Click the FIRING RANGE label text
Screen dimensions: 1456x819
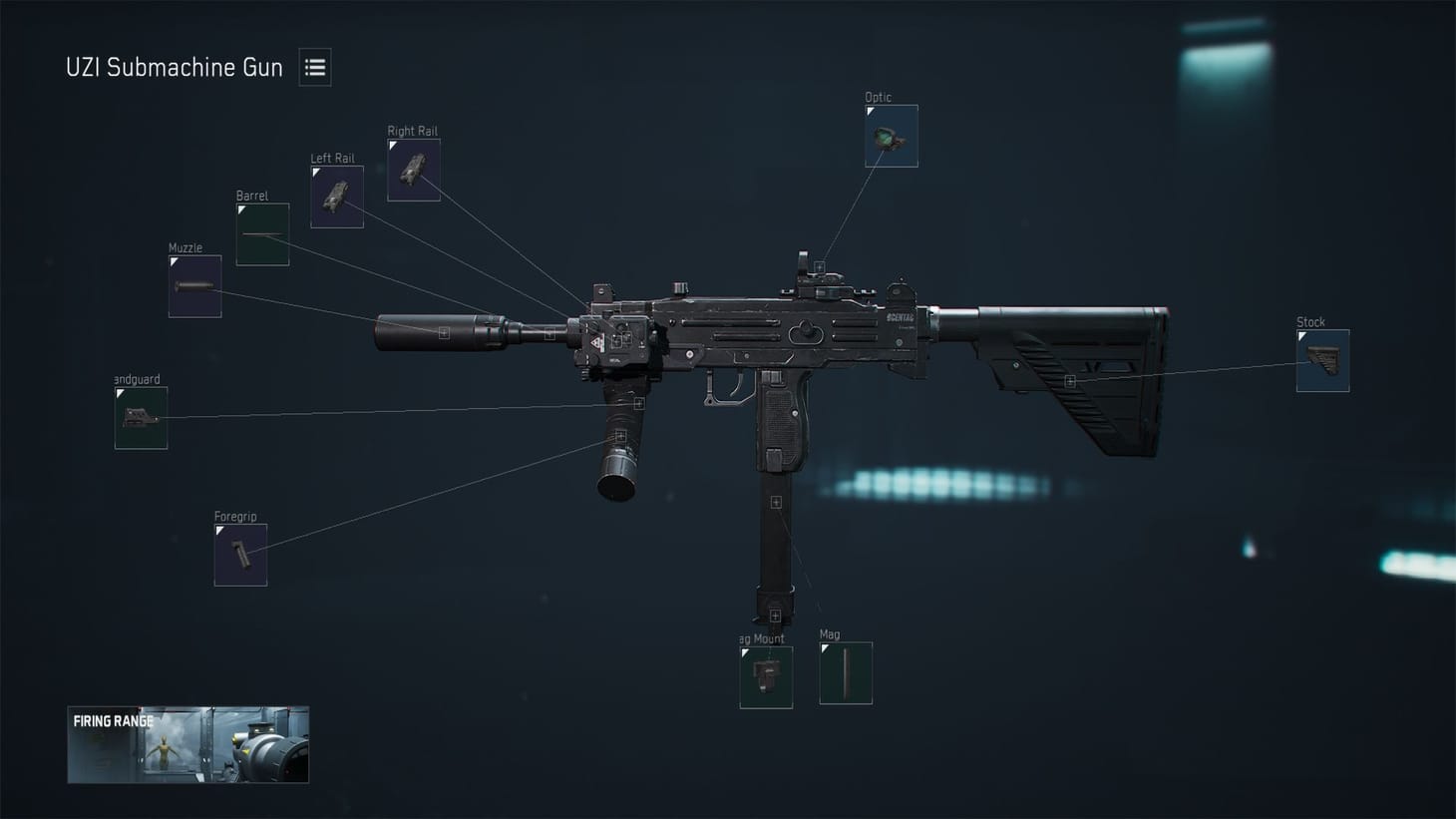click(113, 719)
